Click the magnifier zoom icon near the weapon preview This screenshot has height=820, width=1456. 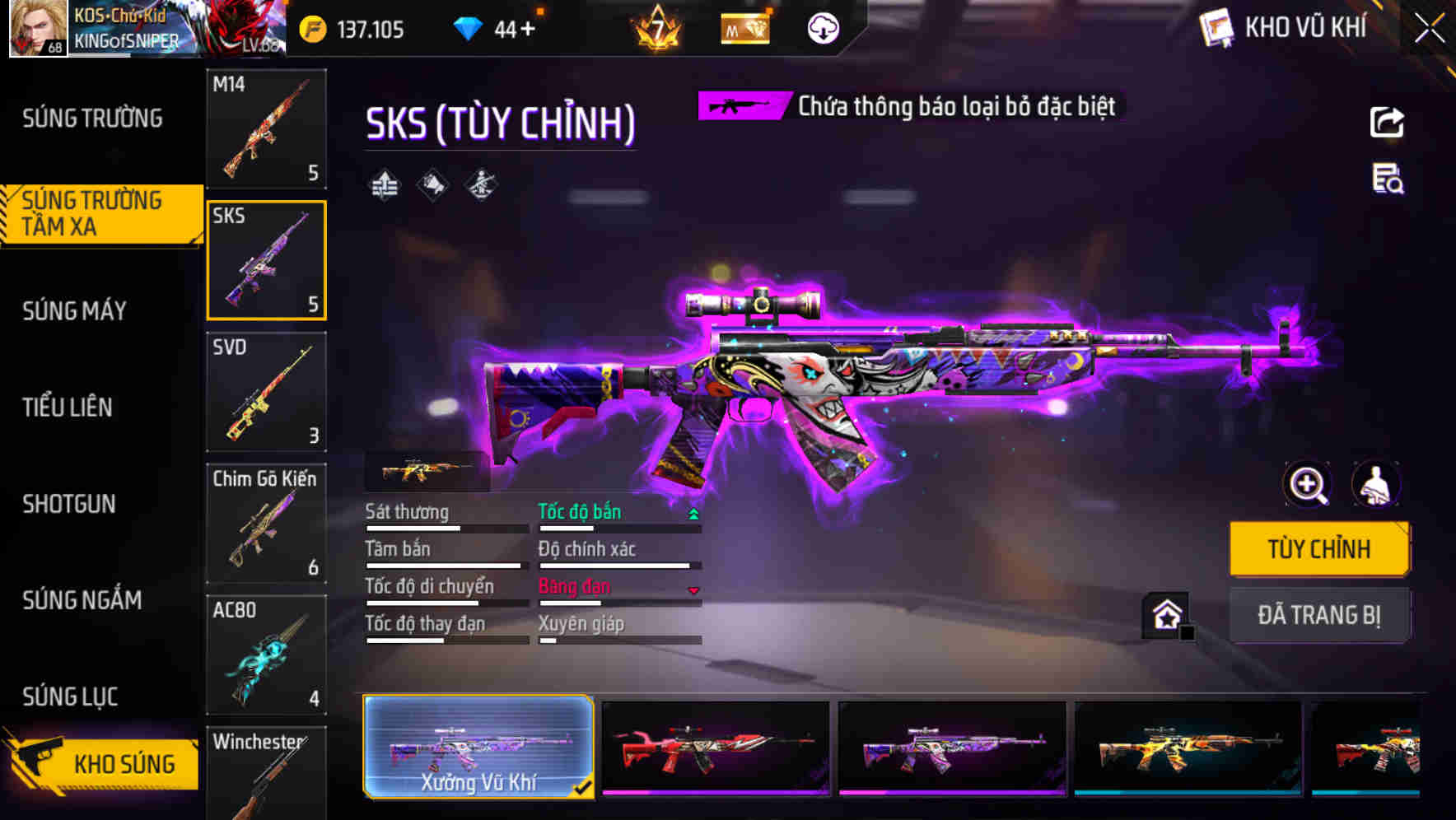1309,485
